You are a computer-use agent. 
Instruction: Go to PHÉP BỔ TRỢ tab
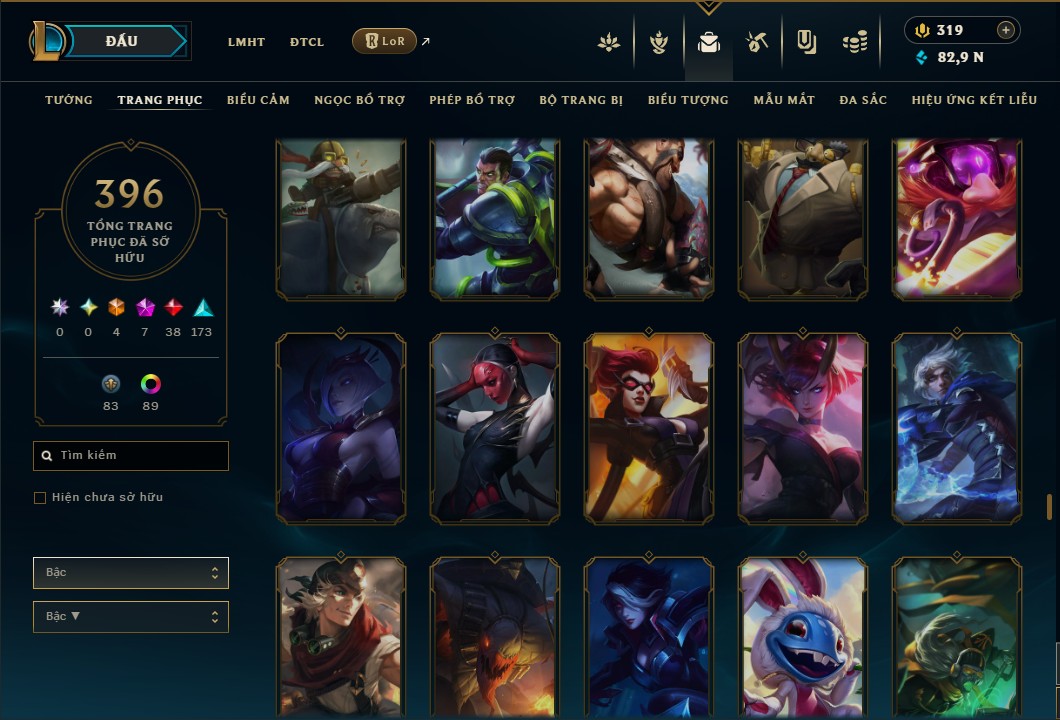click(472, 100)
